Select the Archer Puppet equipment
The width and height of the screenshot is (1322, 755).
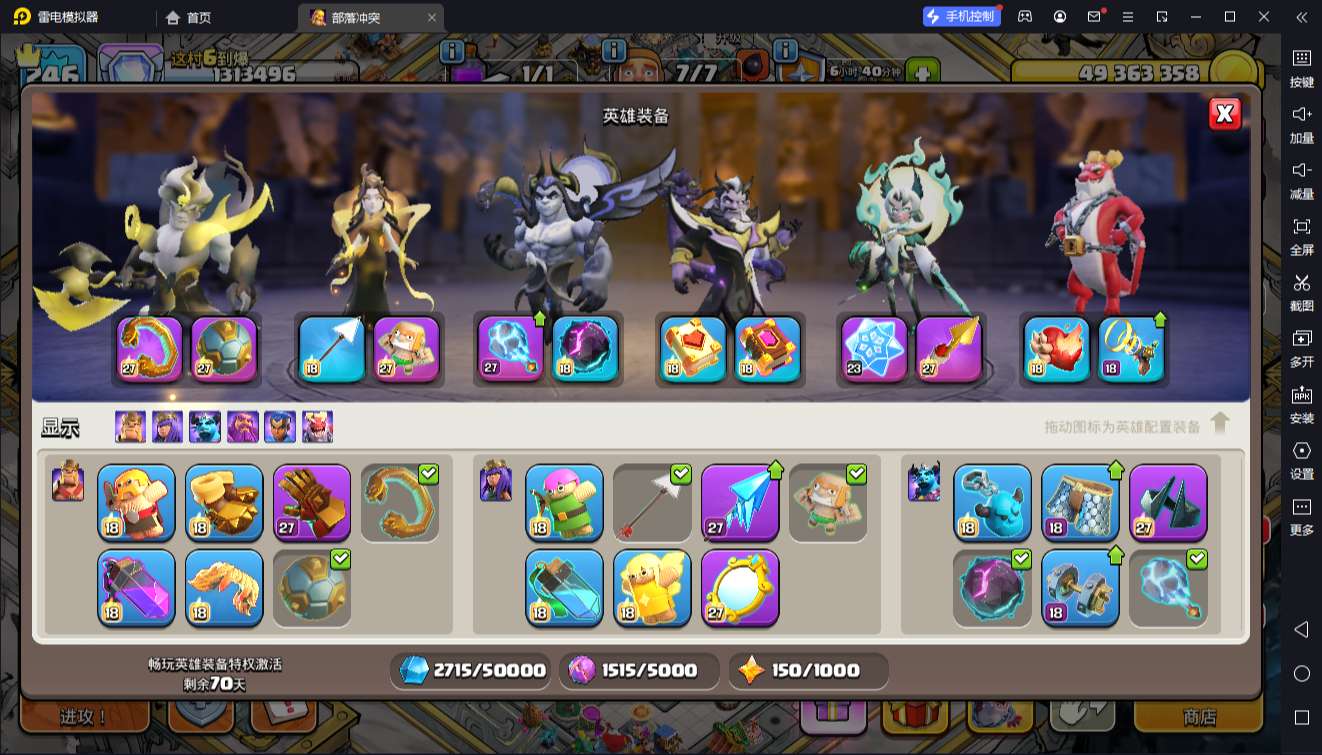[x=564, y=502]
